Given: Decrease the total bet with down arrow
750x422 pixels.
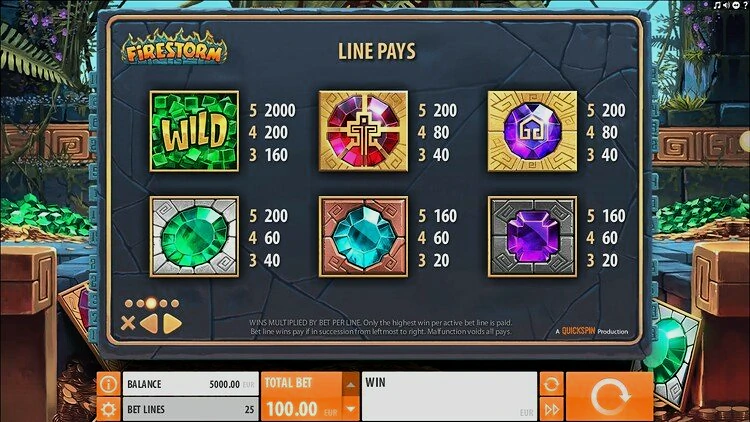Looking at the screenshot, I should (349, 408).
